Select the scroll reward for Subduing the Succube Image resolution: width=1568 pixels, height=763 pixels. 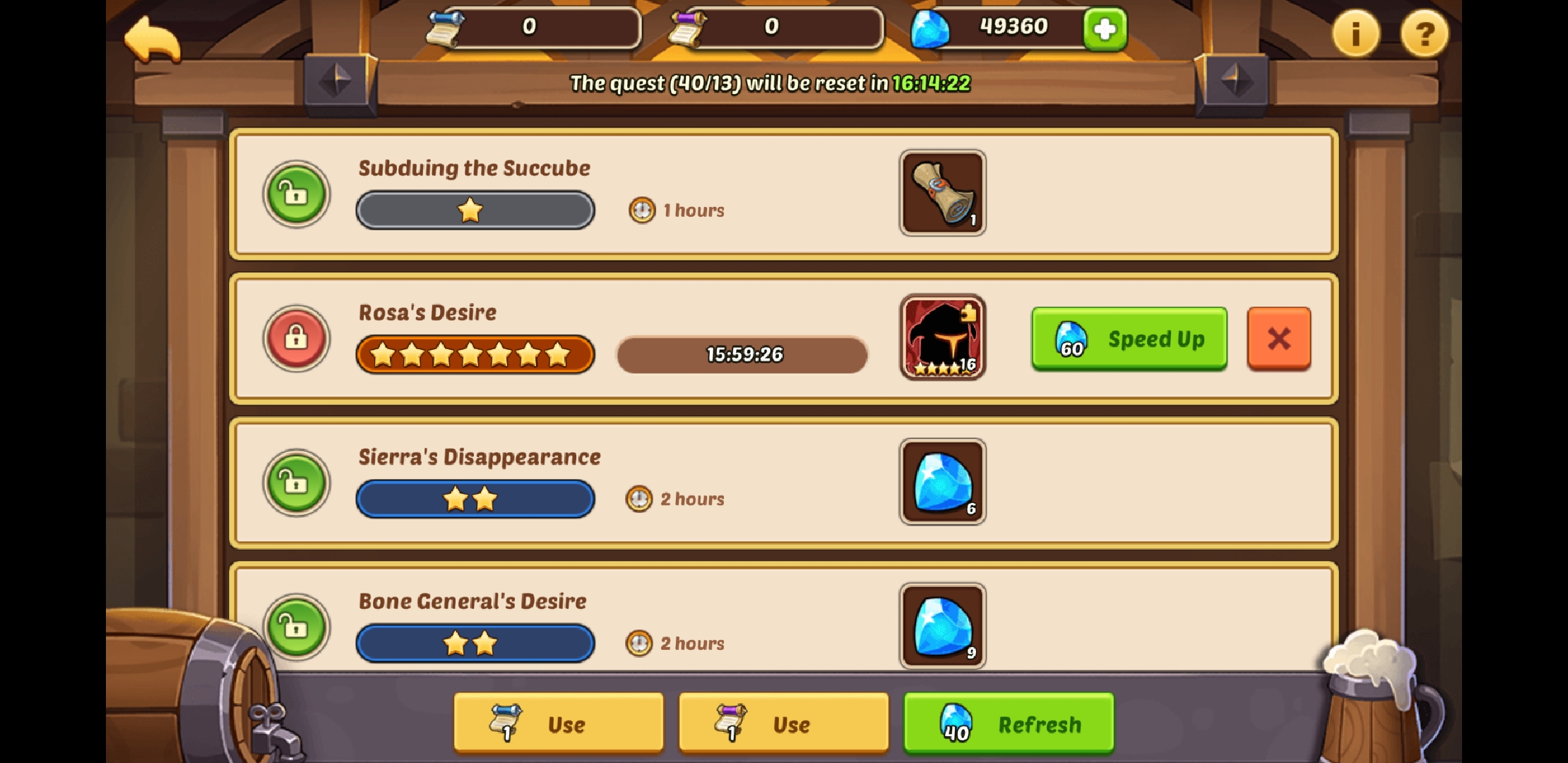(942, 194)
